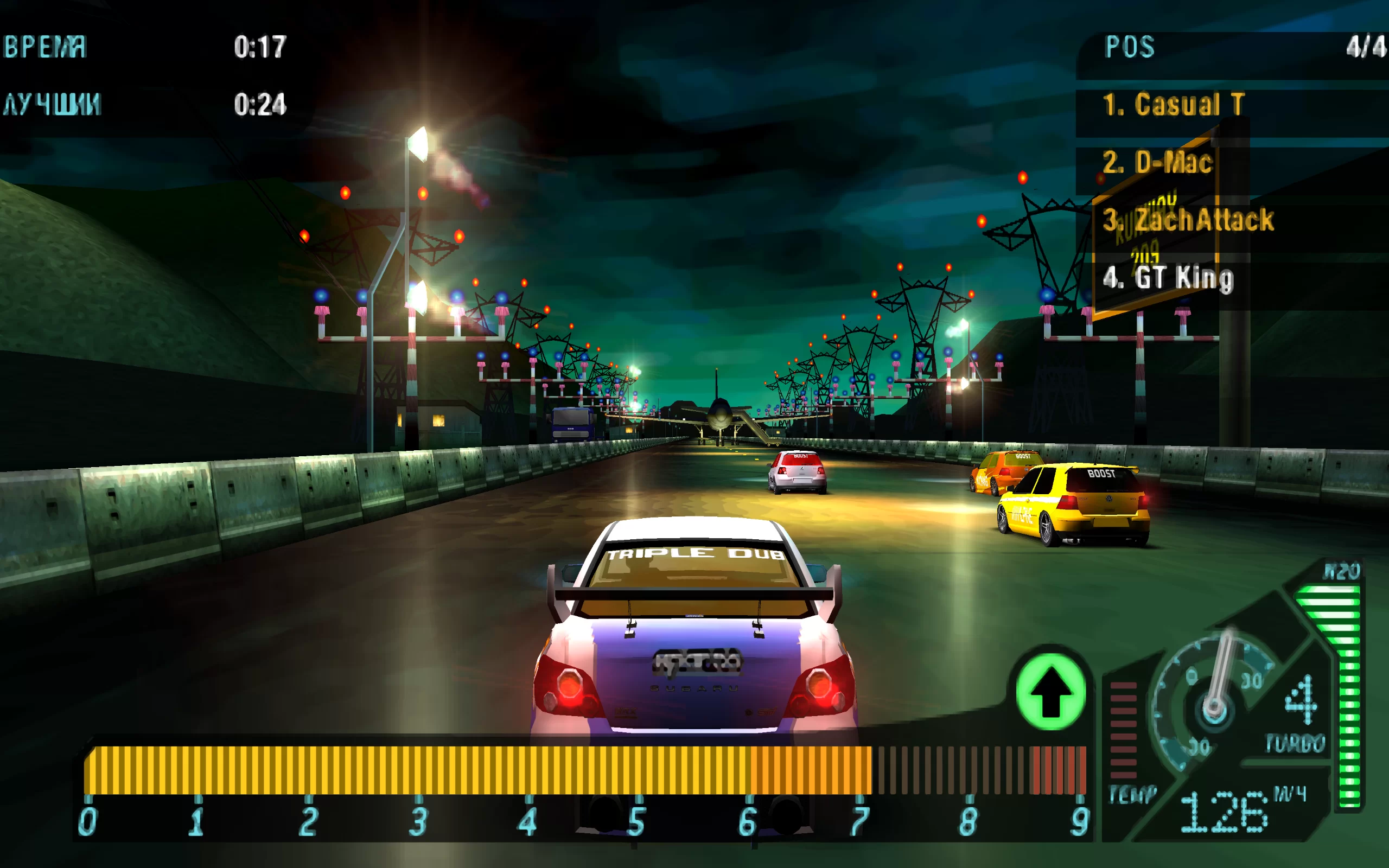Screen dimensions: 1389x868
Task: Click the green shift-up arrow icon
Action: point(1050,691)
